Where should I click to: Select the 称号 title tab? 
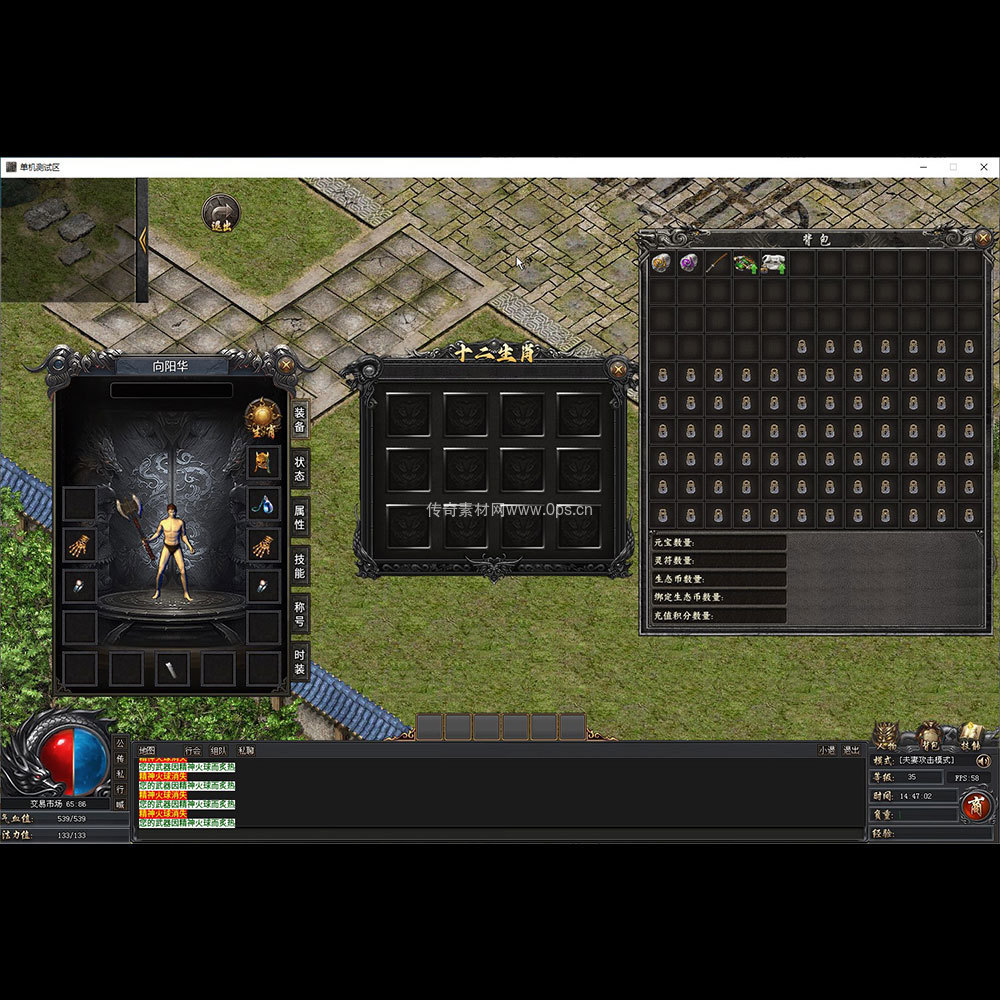[x=299, y=614]
